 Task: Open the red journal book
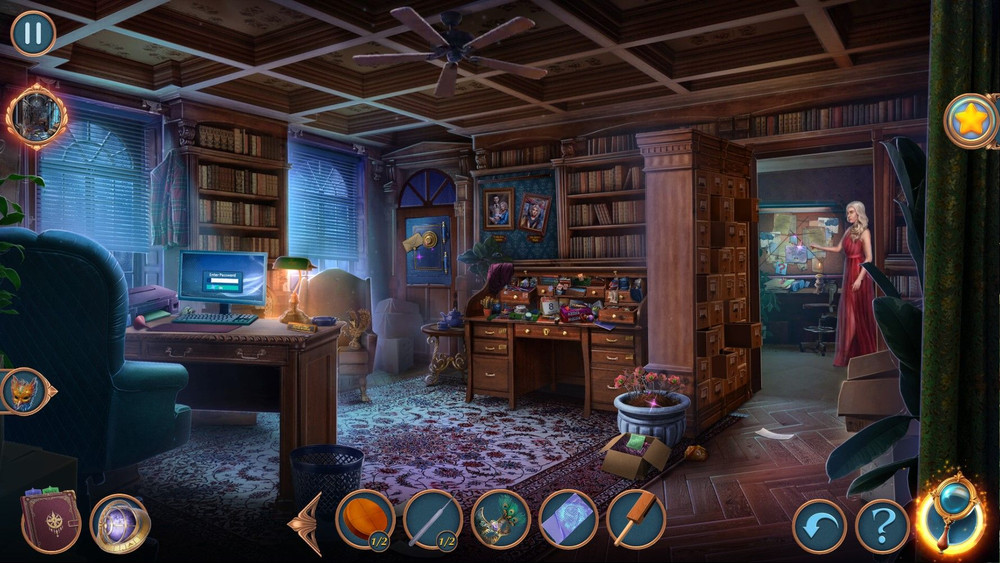click(x=52, y=520)
